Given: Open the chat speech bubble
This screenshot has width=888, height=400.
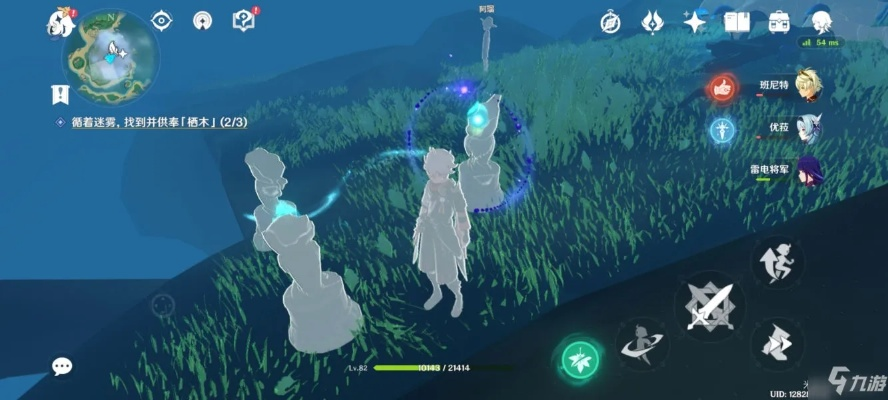Looking at the screenshot, I should pyautogui.click(x=62, y=367).
